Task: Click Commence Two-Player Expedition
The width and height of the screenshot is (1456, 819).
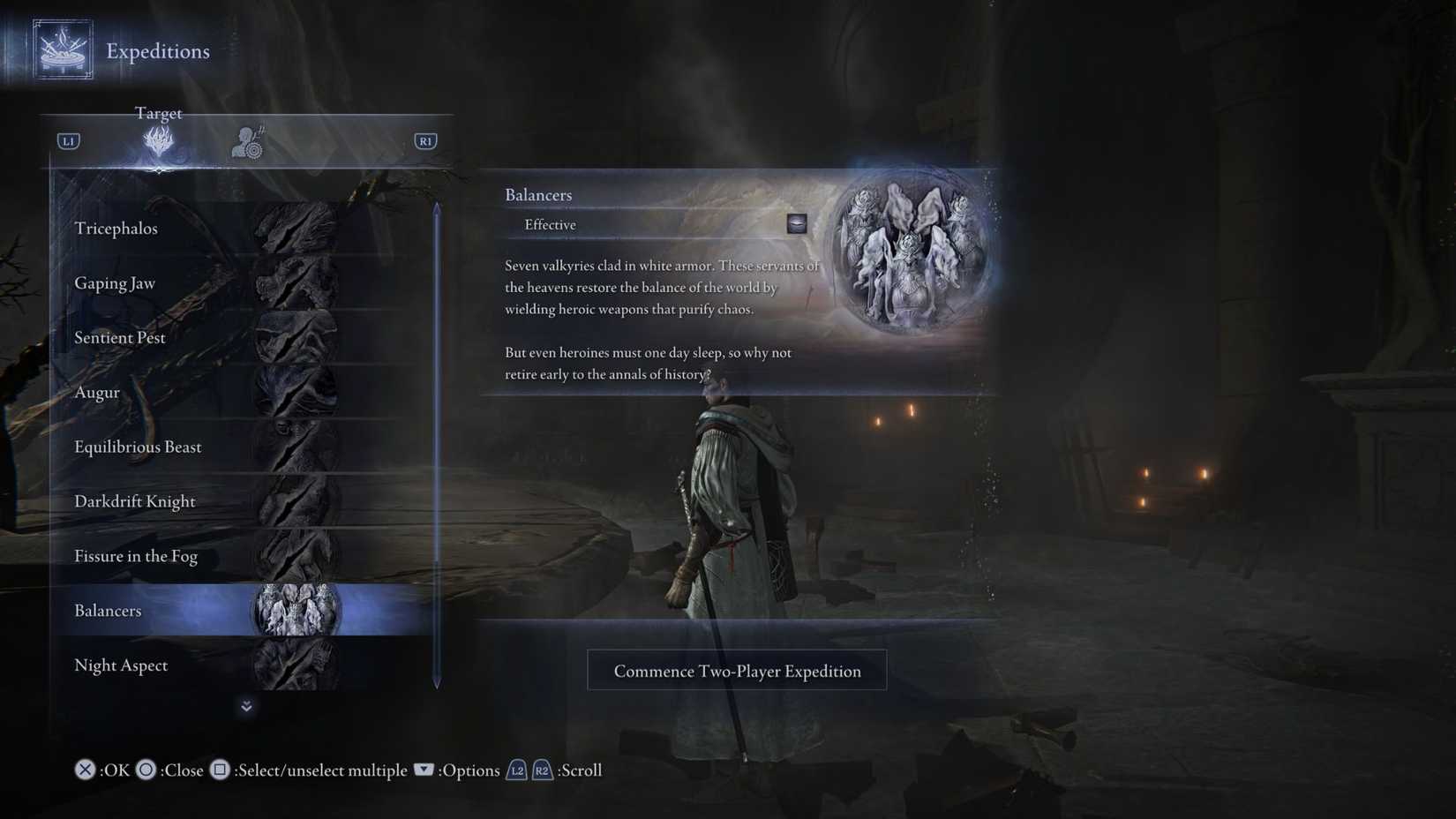Action: [737, 670]
